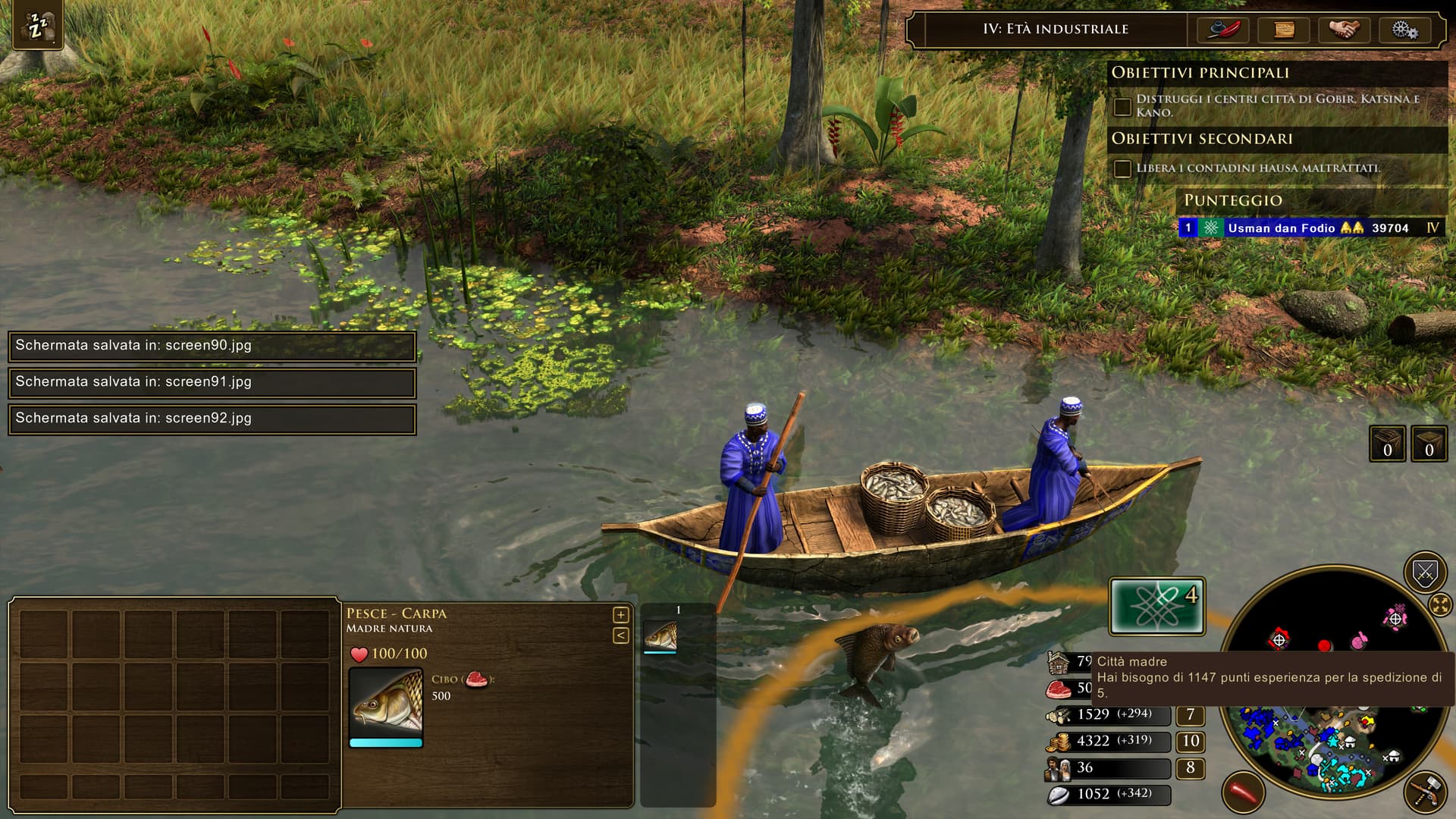Screen dimensions: 1456x819
Task: Open the gears settings menu
Action: (1404, 30)
